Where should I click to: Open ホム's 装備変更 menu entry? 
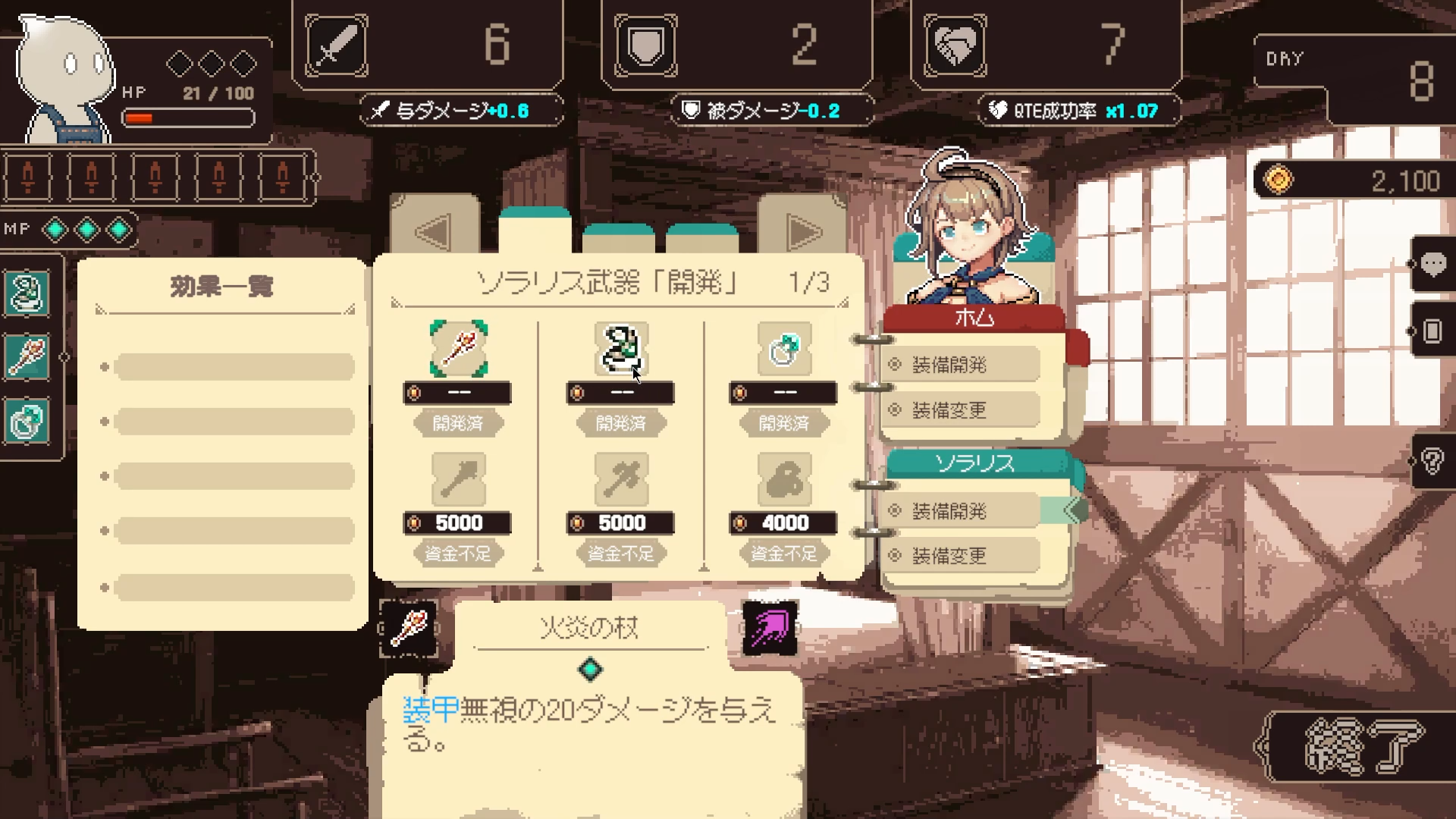tap(960, 410)
